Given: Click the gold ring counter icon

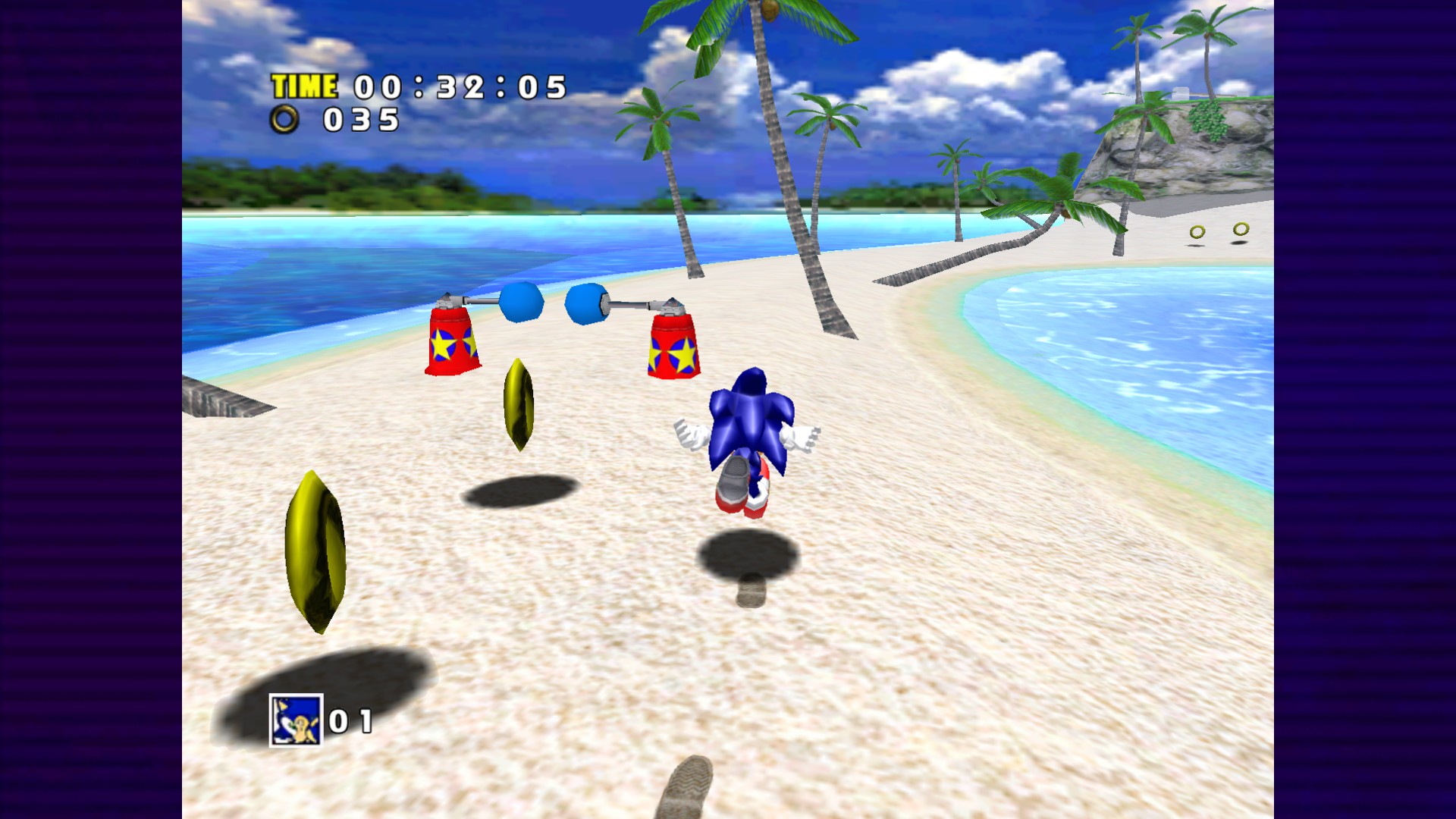Looking at the screenshot, I should 284,119.
